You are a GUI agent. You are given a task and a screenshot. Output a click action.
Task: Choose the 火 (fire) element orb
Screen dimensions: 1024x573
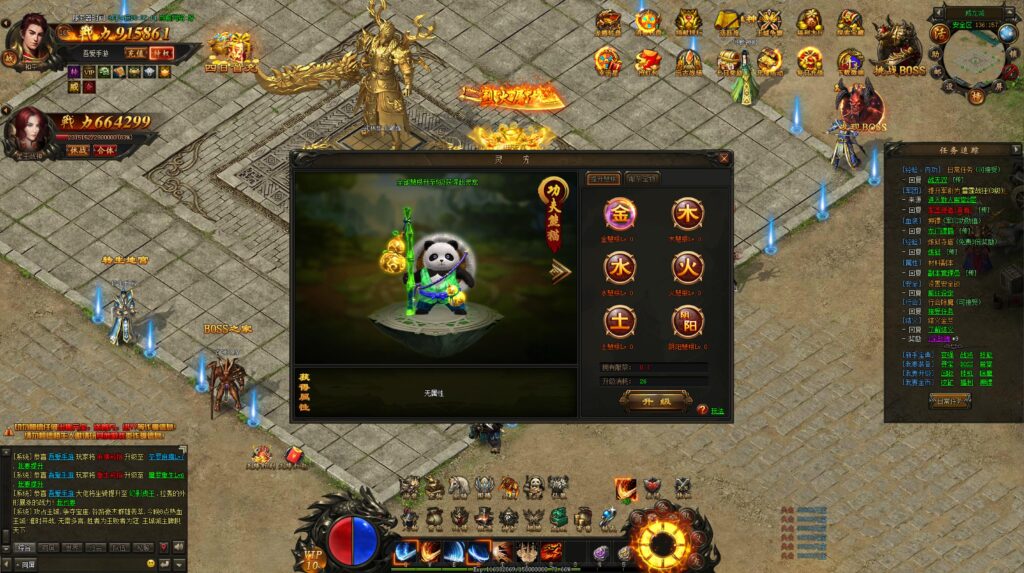coord(687,267)
